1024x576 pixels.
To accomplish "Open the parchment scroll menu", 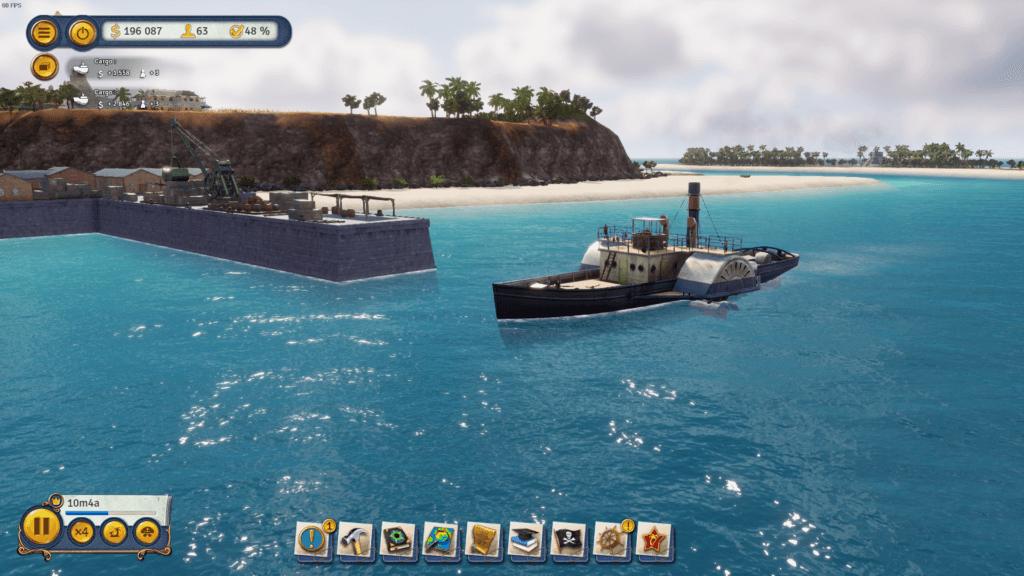I will tap(483, 540).
